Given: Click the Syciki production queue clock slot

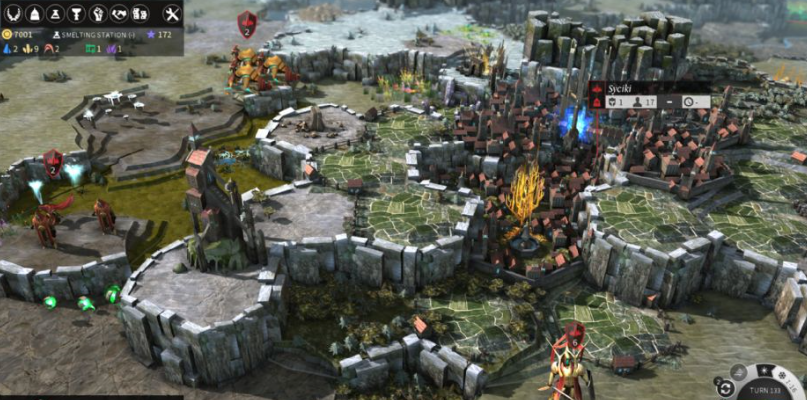Looking at the screenshot, I should pos(690,102).
